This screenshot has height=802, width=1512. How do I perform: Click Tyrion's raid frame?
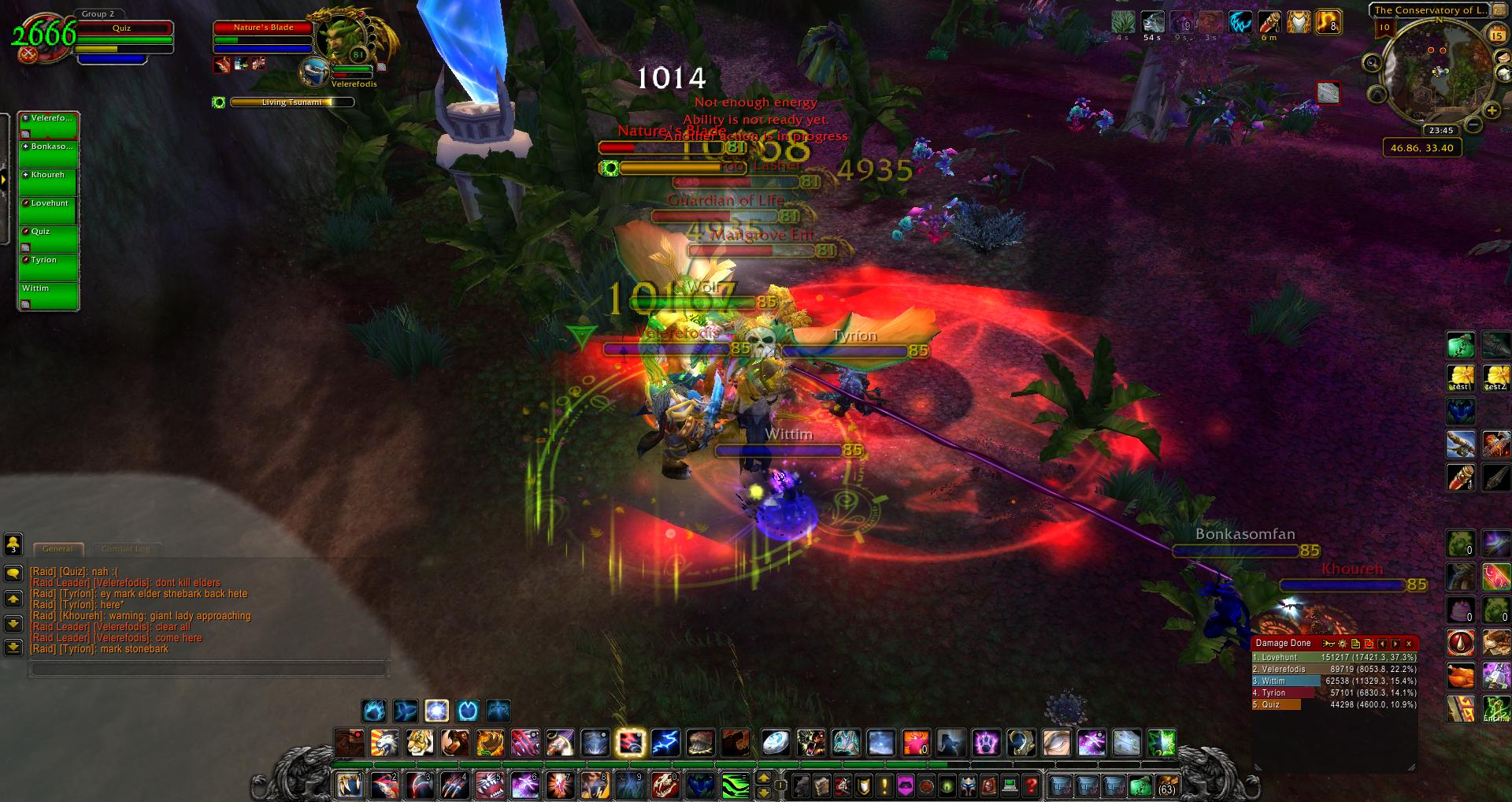(48, 267)
